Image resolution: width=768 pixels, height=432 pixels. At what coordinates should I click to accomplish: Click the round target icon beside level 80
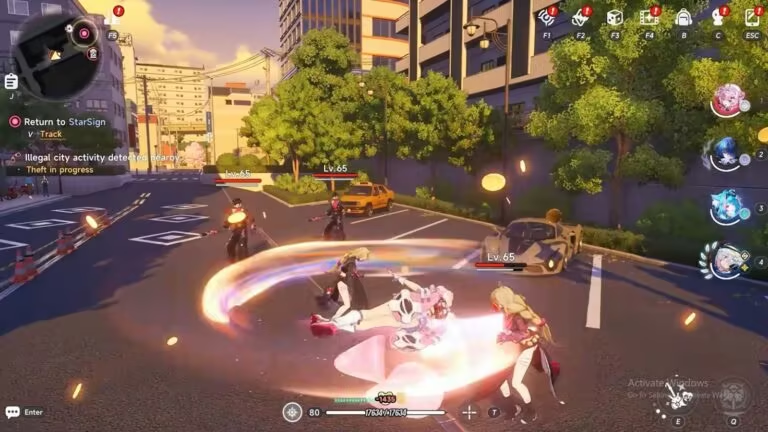point(292,411)
